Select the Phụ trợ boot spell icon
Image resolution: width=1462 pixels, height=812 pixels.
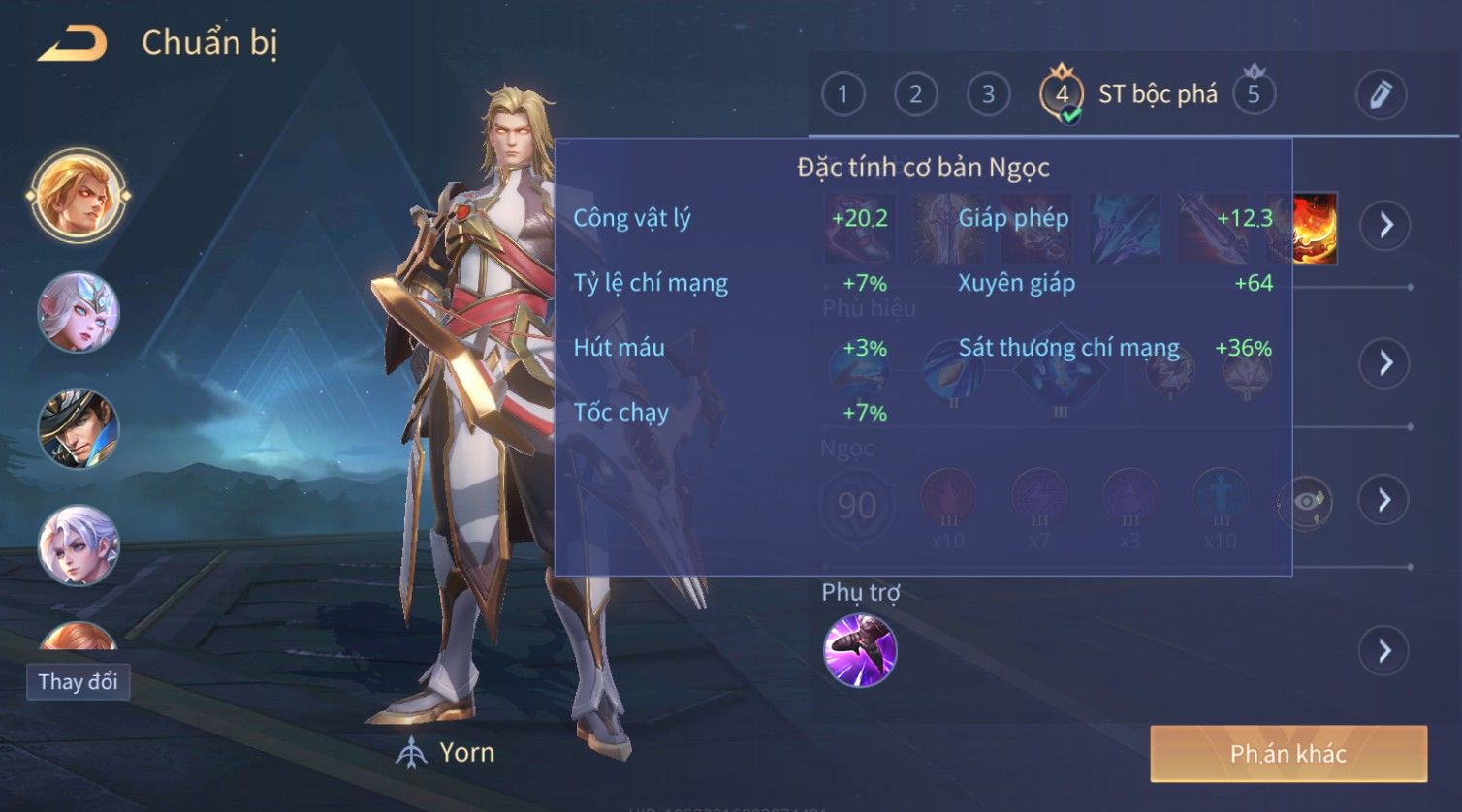(x=860, y=650)
